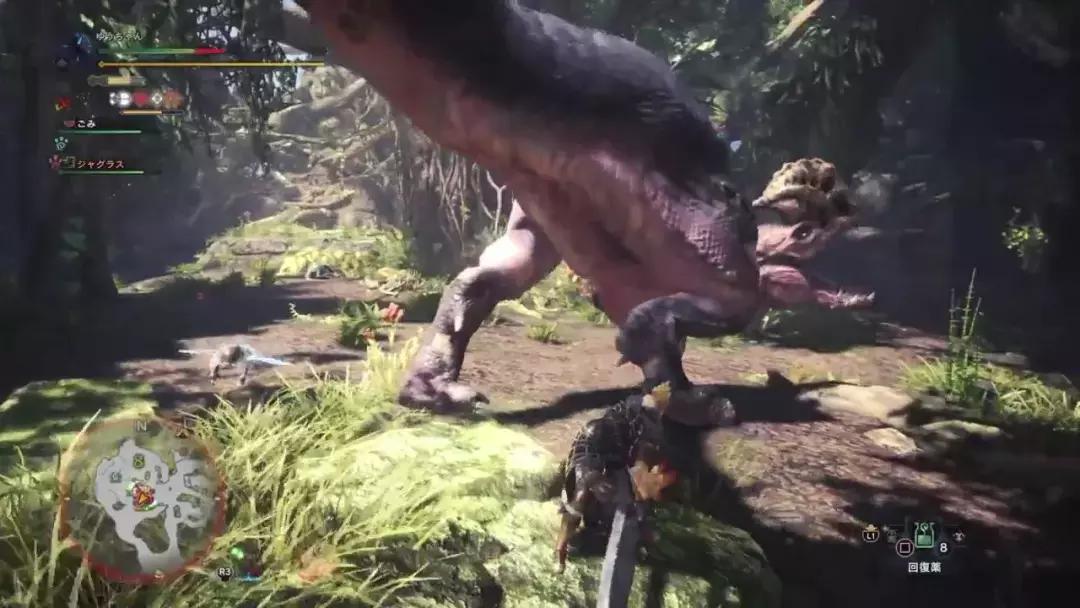Click the red status buff icon
The height and width of the screenshot is (608, 1080).
point(142,98)
